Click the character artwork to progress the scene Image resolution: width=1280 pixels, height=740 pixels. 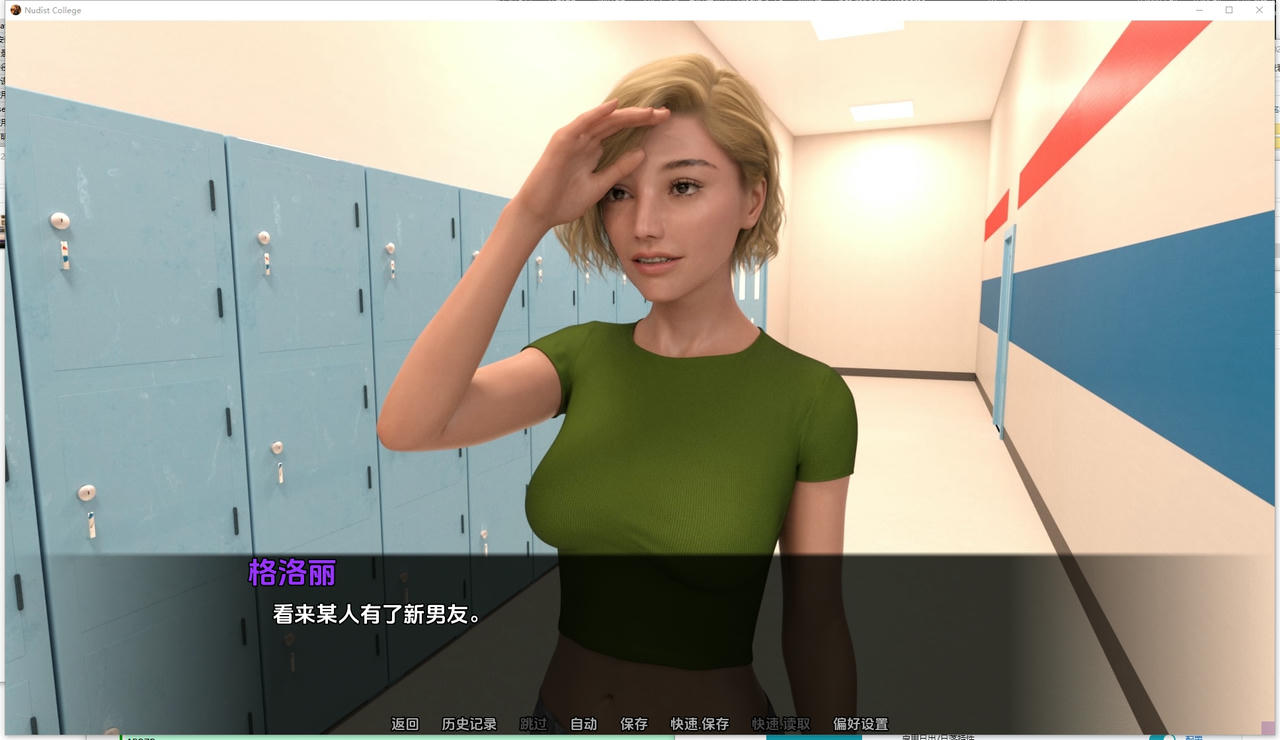tap(660, 300)
